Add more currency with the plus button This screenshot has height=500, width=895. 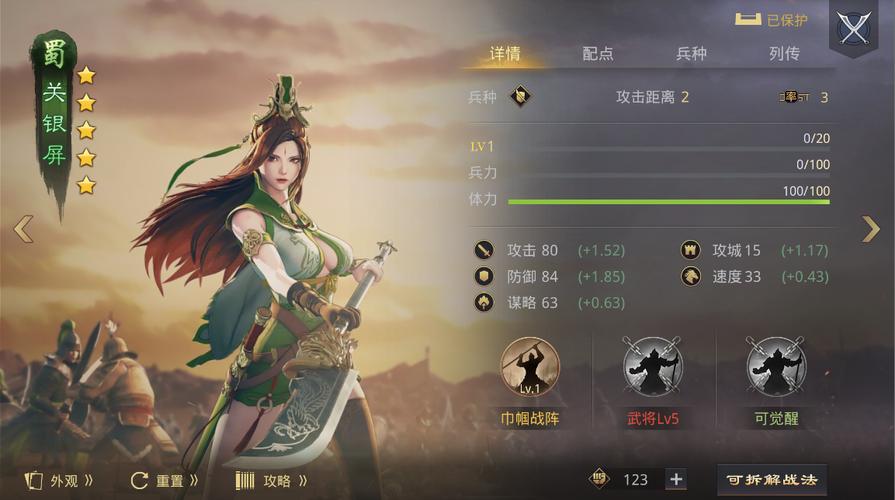(676, 479)
